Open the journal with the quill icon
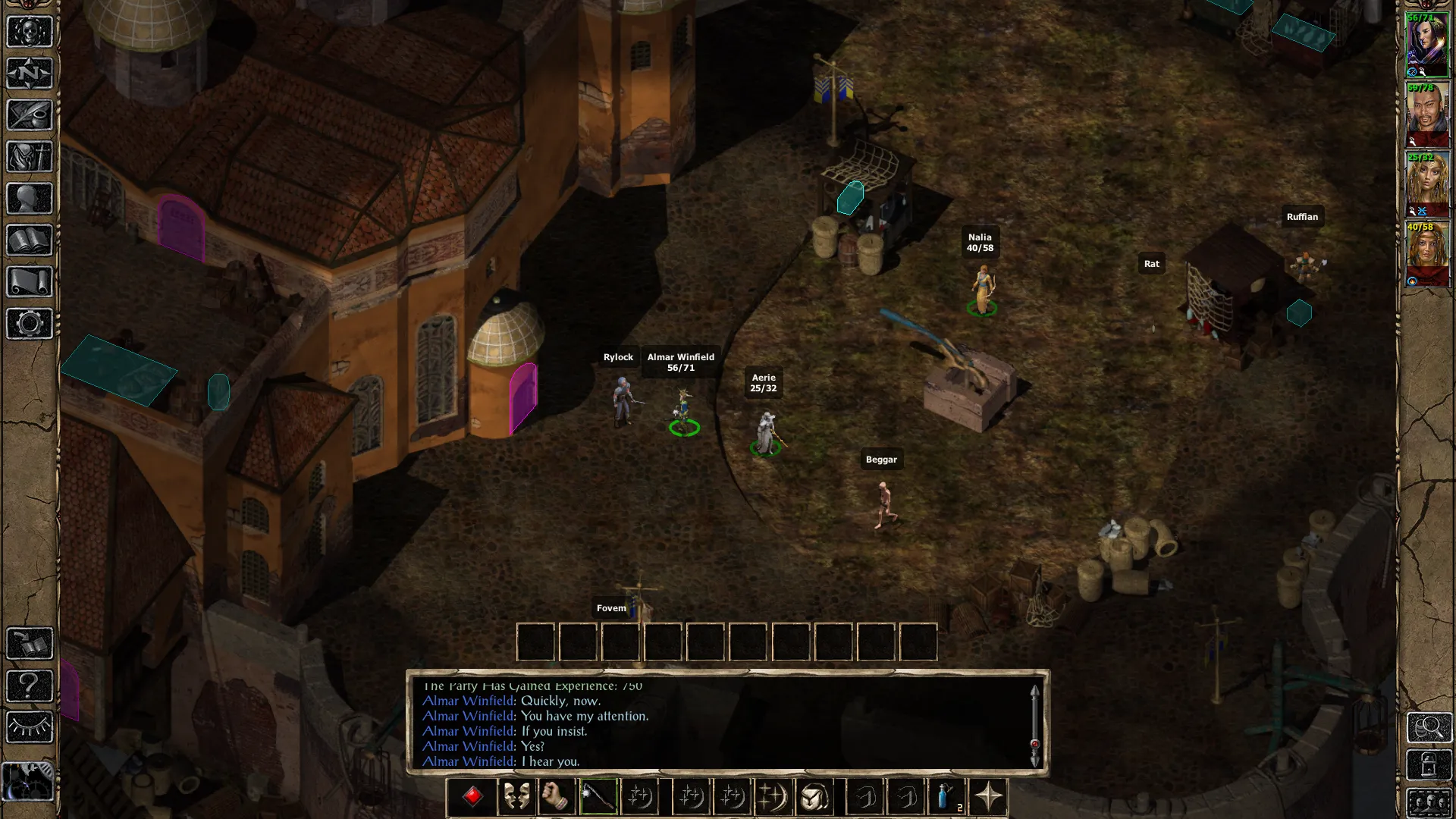1456x819 pixels. click(x=30, y=115)
